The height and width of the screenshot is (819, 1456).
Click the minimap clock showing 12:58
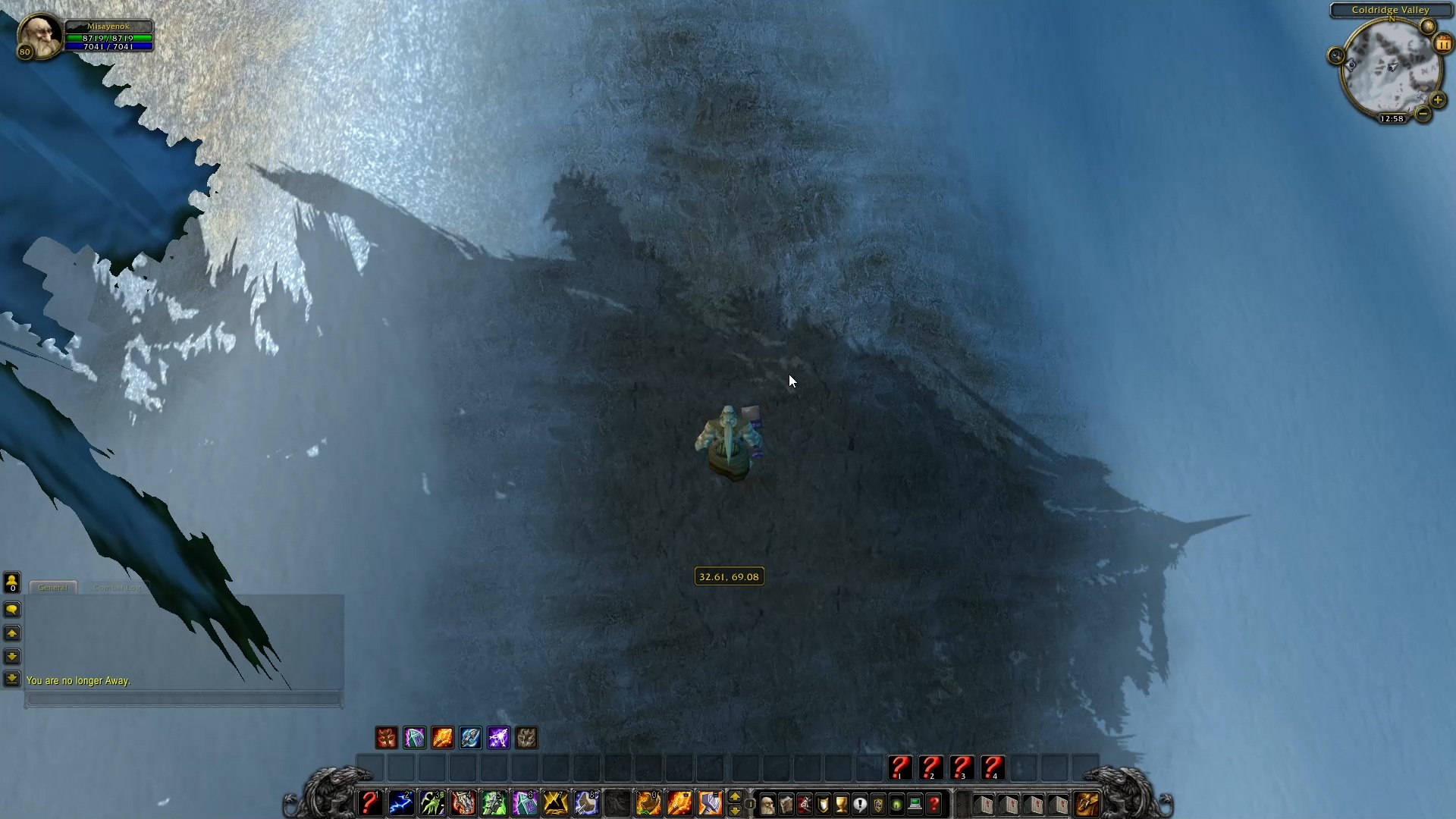pos(1392,118)
